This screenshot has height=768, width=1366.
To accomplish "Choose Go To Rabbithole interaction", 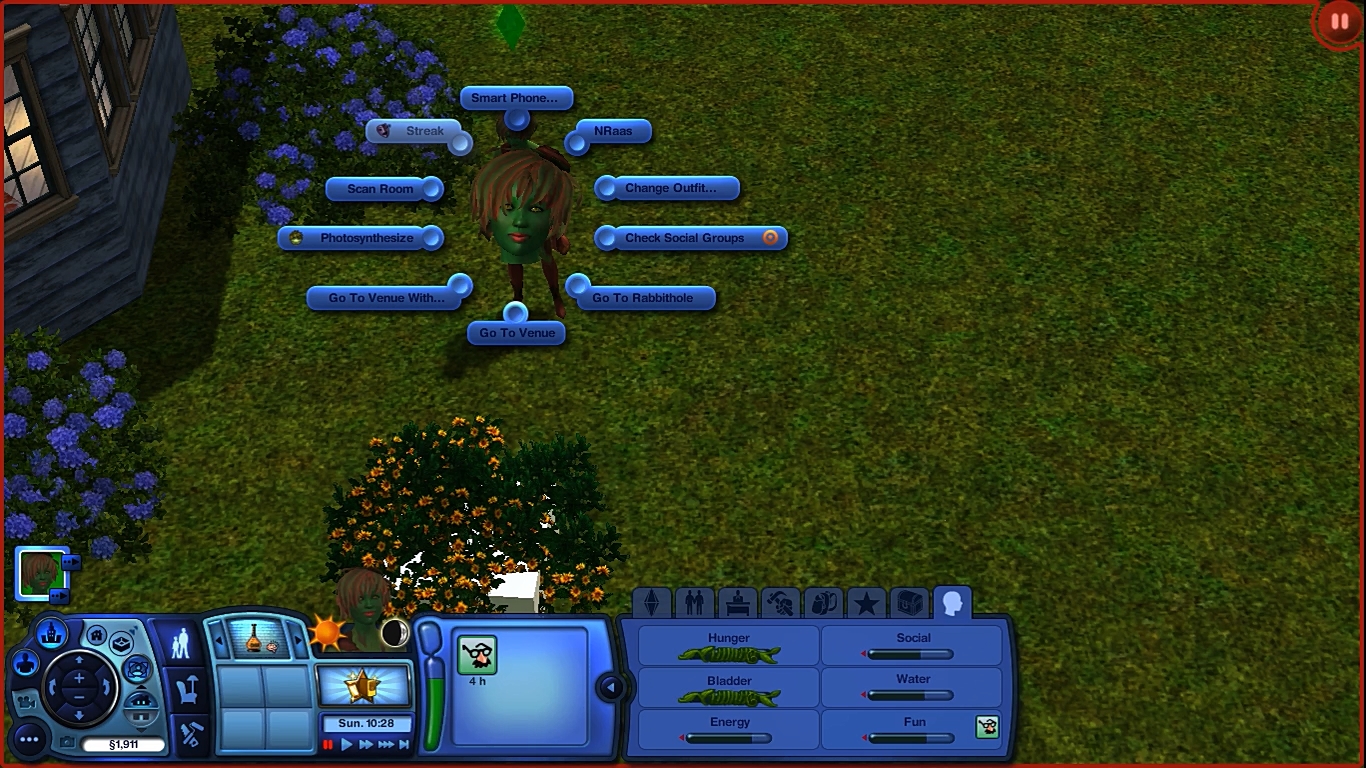I will tap(643, 297).
